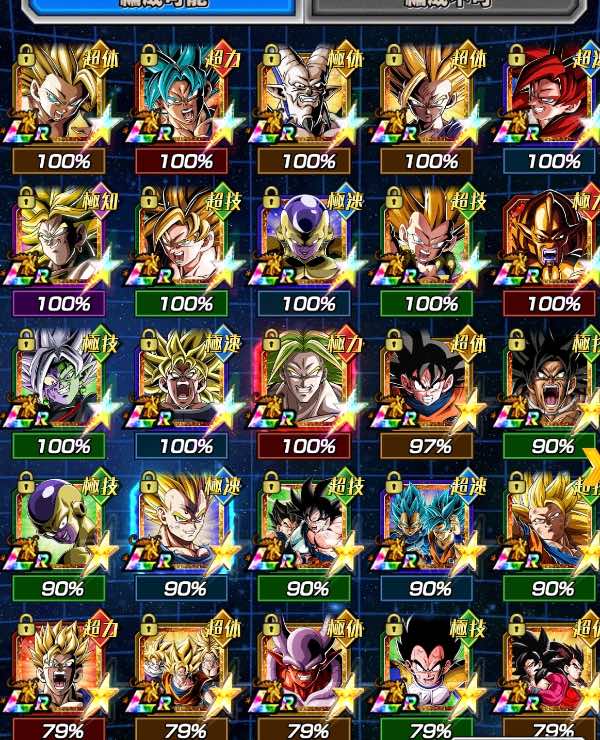Select the black-haired Vegeta card at 79%
The width and height of the screenshot is (600, 740).
[430, 665]
